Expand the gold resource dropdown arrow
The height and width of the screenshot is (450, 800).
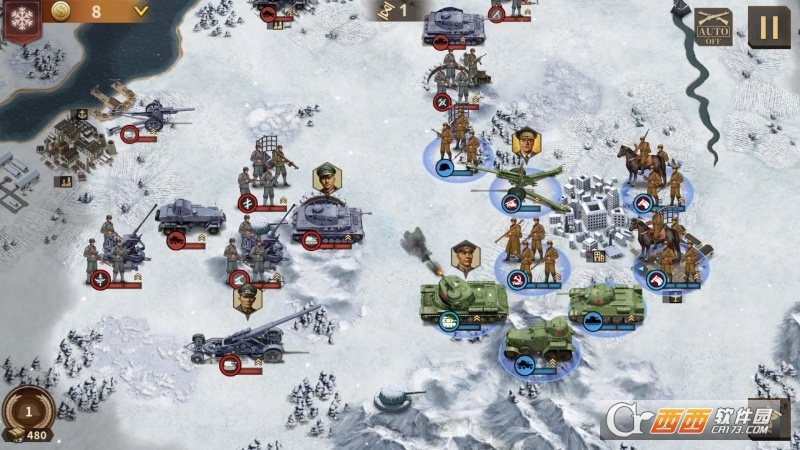(141, 11)
